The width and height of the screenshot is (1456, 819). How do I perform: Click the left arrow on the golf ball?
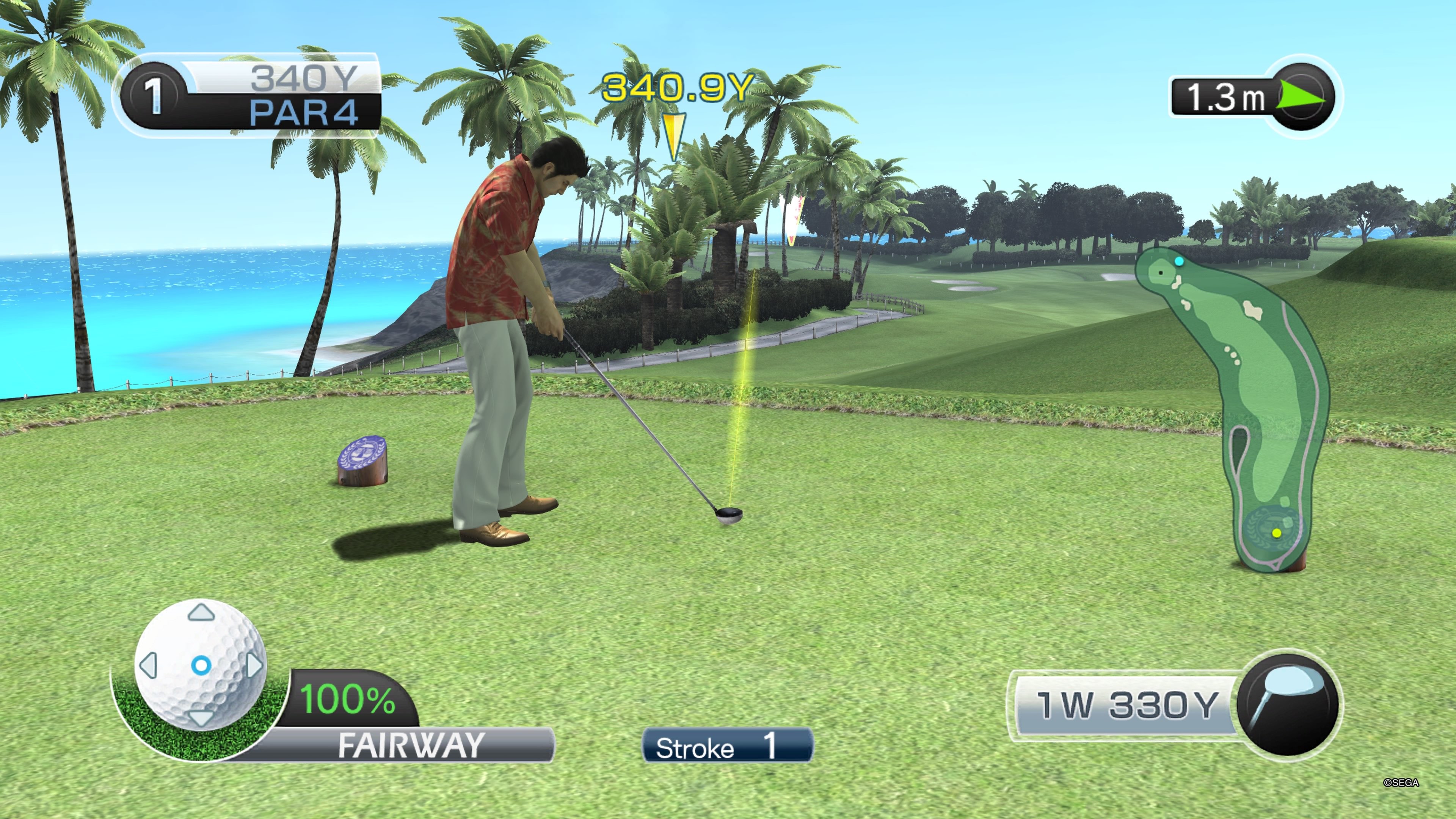(x=149, y=665)
